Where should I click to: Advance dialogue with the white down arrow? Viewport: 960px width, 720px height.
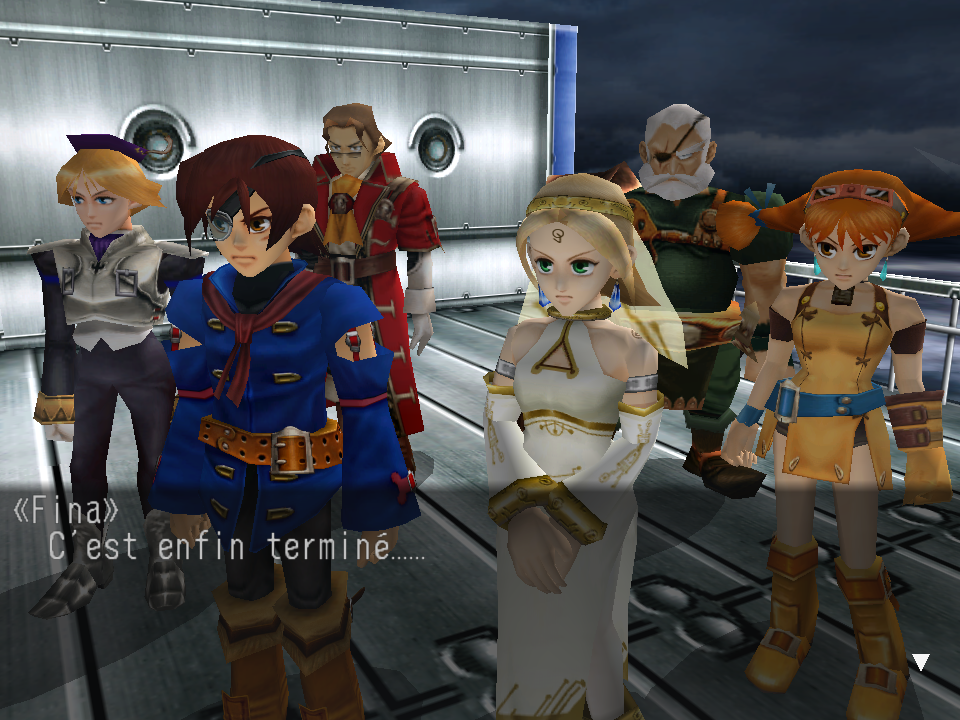921,662
